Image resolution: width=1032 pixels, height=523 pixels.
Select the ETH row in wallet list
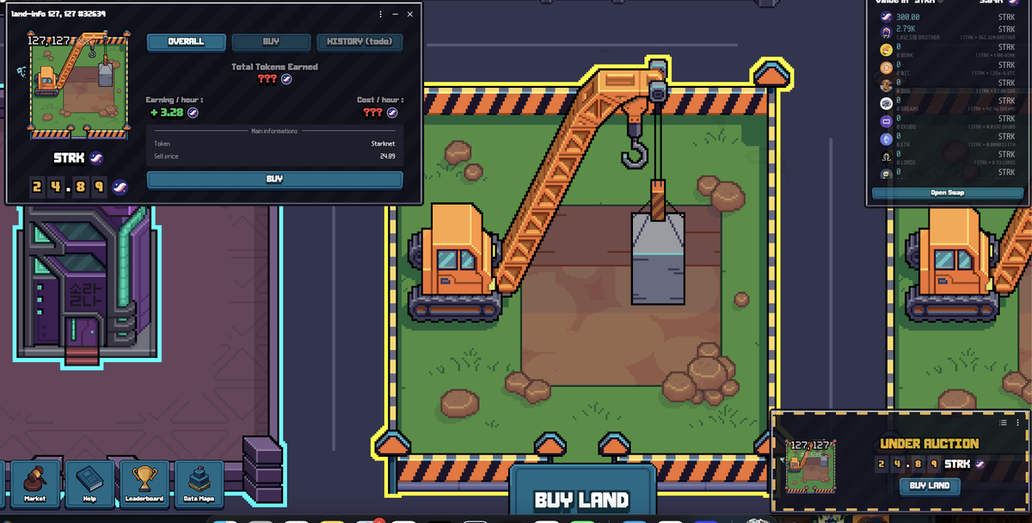947,141
